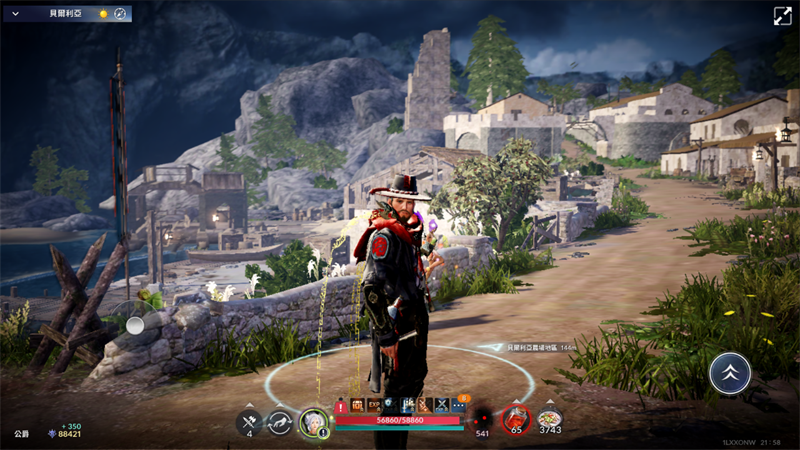Viewport: 800px width, 450px height.
Task: Check the EXP buff icon
Action: tap(374, 405)
